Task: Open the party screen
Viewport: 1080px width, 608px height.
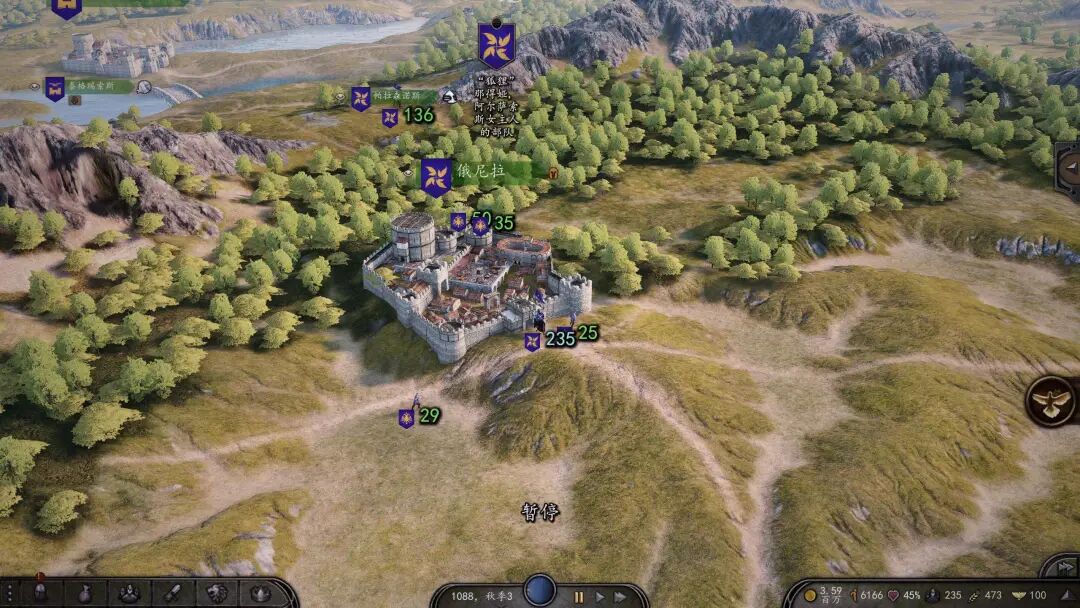Action: tap(129, 593)
